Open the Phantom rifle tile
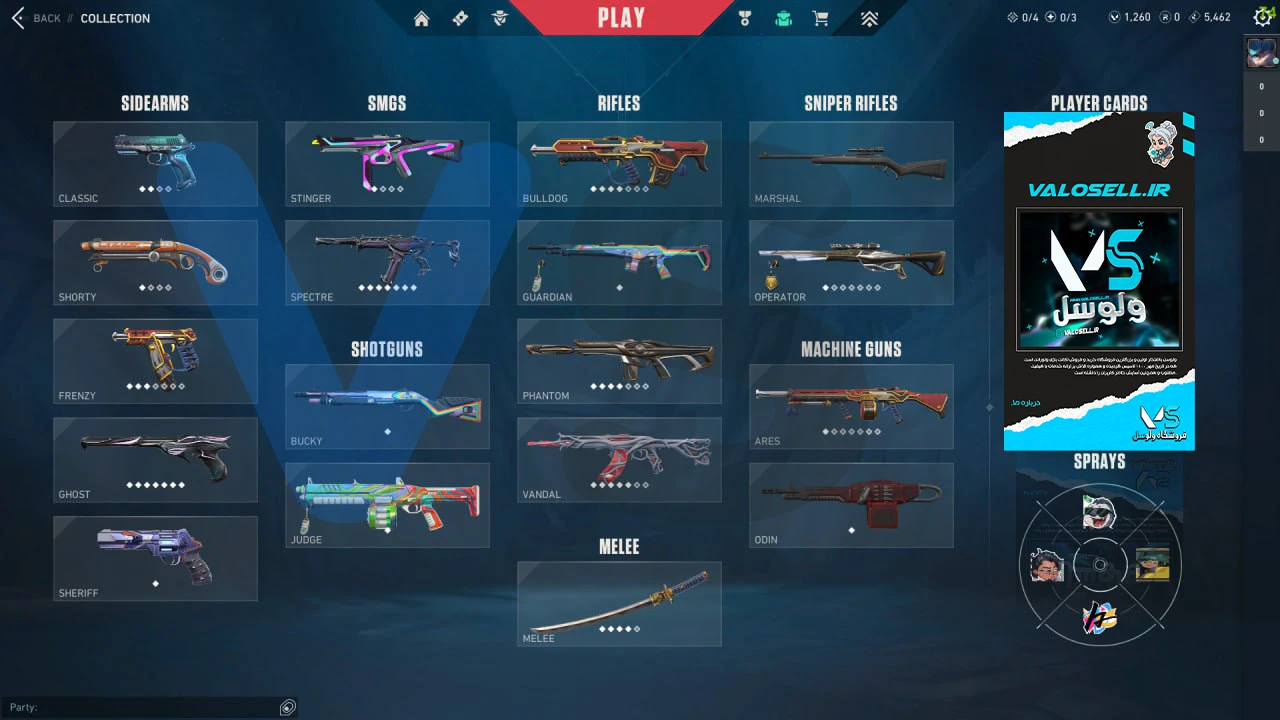Screen dimensions: 1280x720 pyautogui.click(x=619, y=361)
